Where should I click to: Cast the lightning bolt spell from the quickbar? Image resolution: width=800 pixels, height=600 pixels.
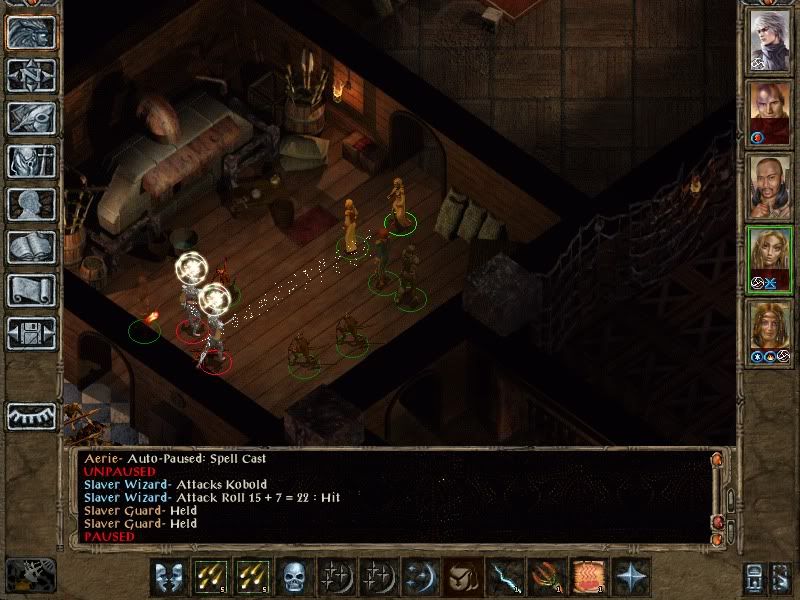[x=503, y=577]
